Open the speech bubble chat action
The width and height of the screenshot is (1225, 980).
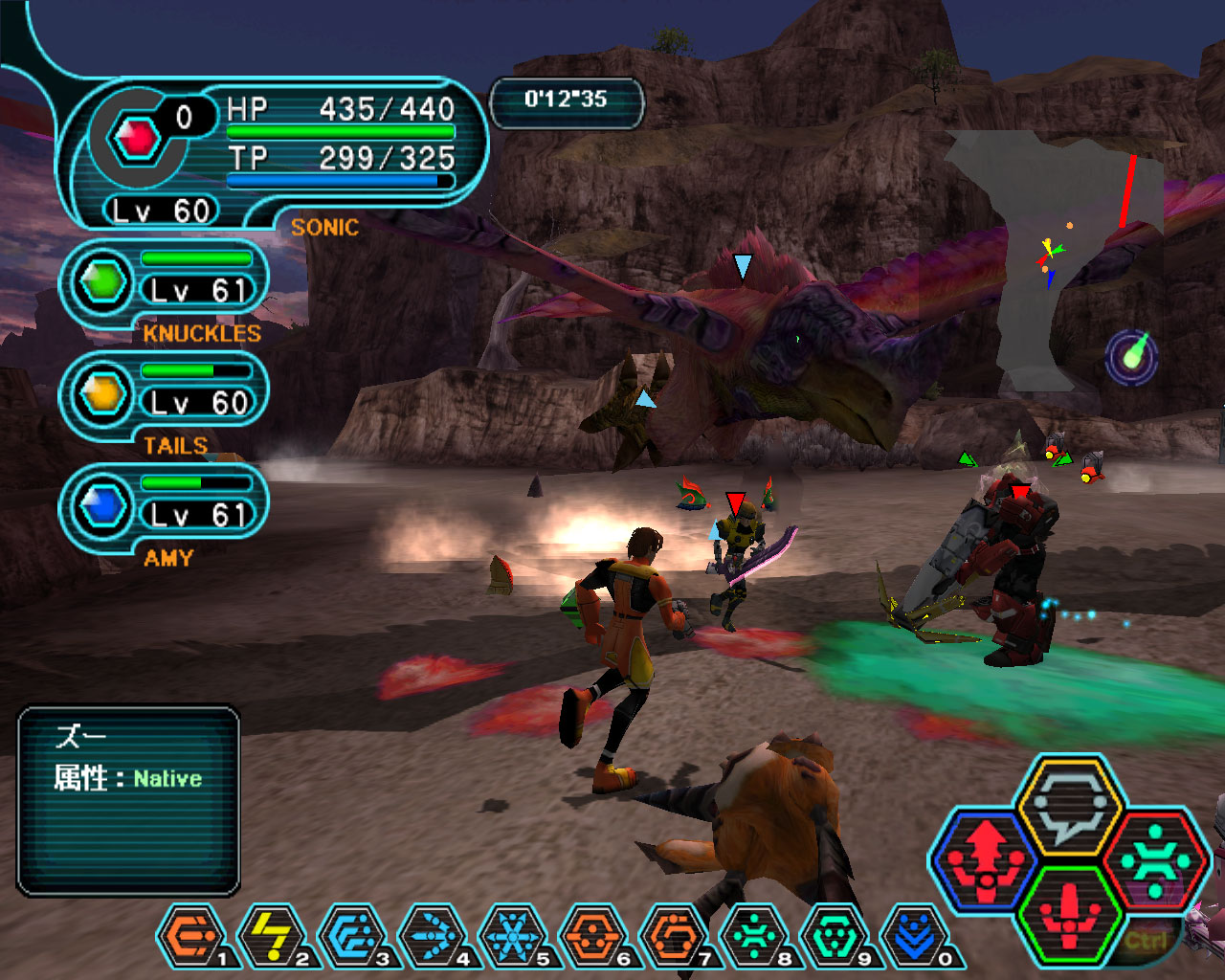pyautogui.click(x=1070, y=806)
